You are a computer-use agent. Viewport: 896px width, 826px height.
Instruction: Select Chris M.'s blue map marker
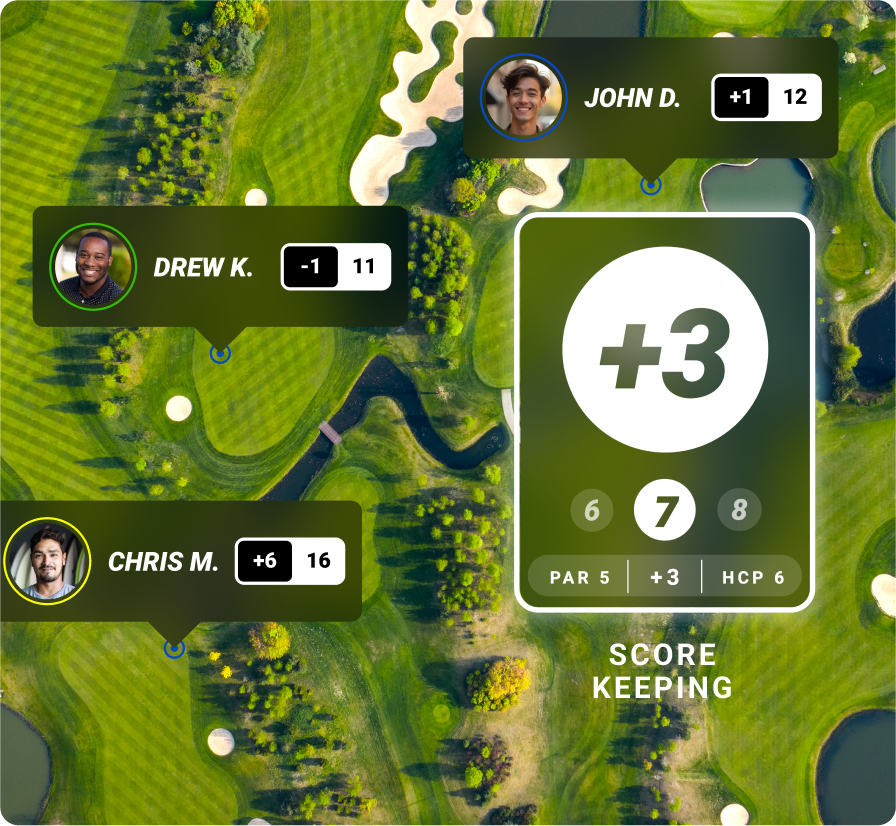[x=174, y=649]
